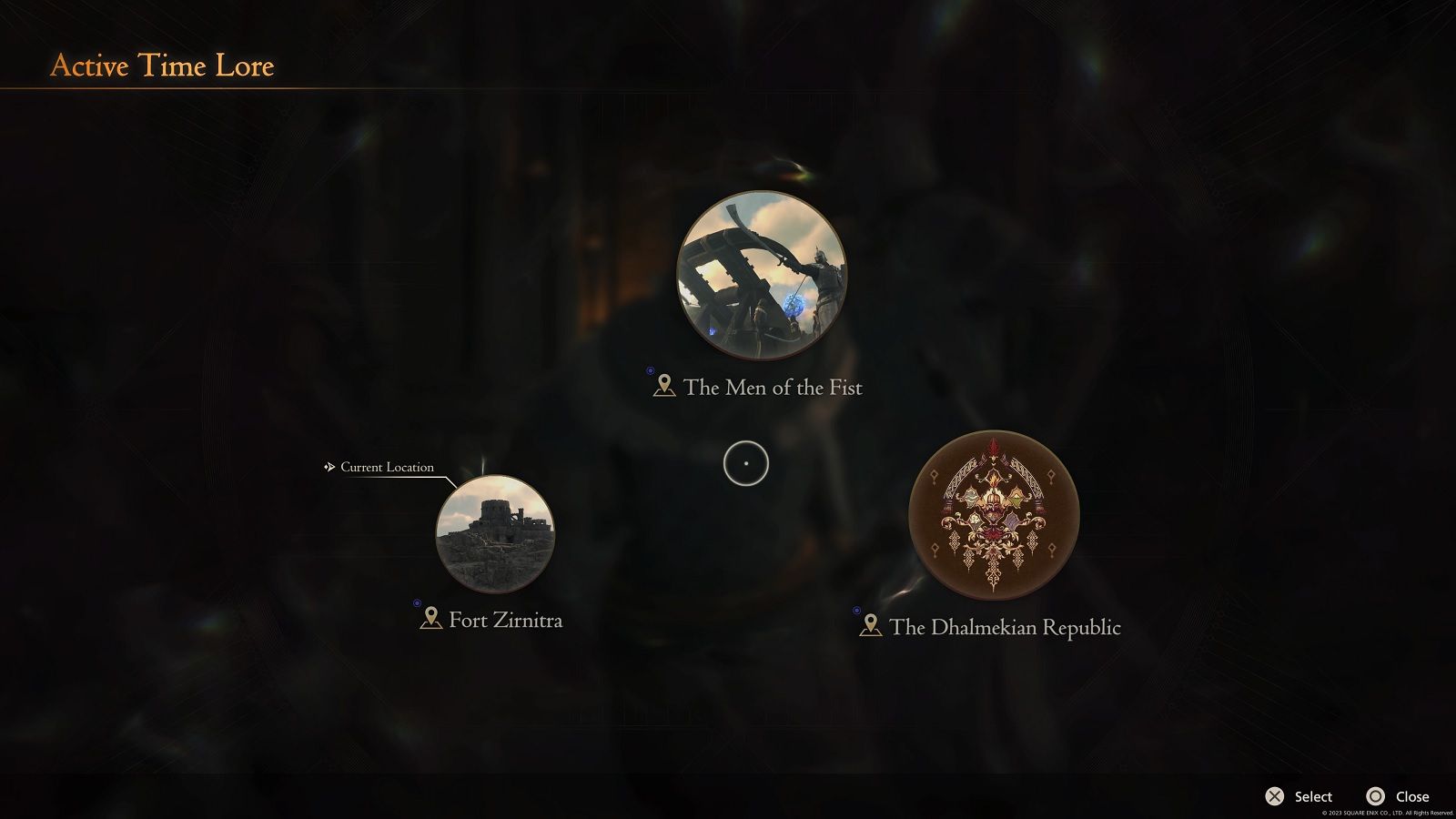Click The Dhalmekian Republic text label

1005,627
